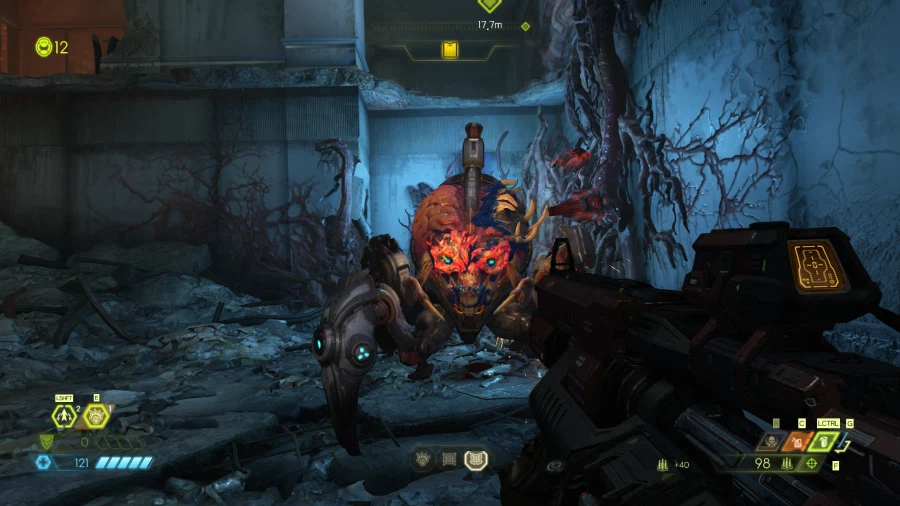
Task: Select the first rune icon
Action: 424,459
